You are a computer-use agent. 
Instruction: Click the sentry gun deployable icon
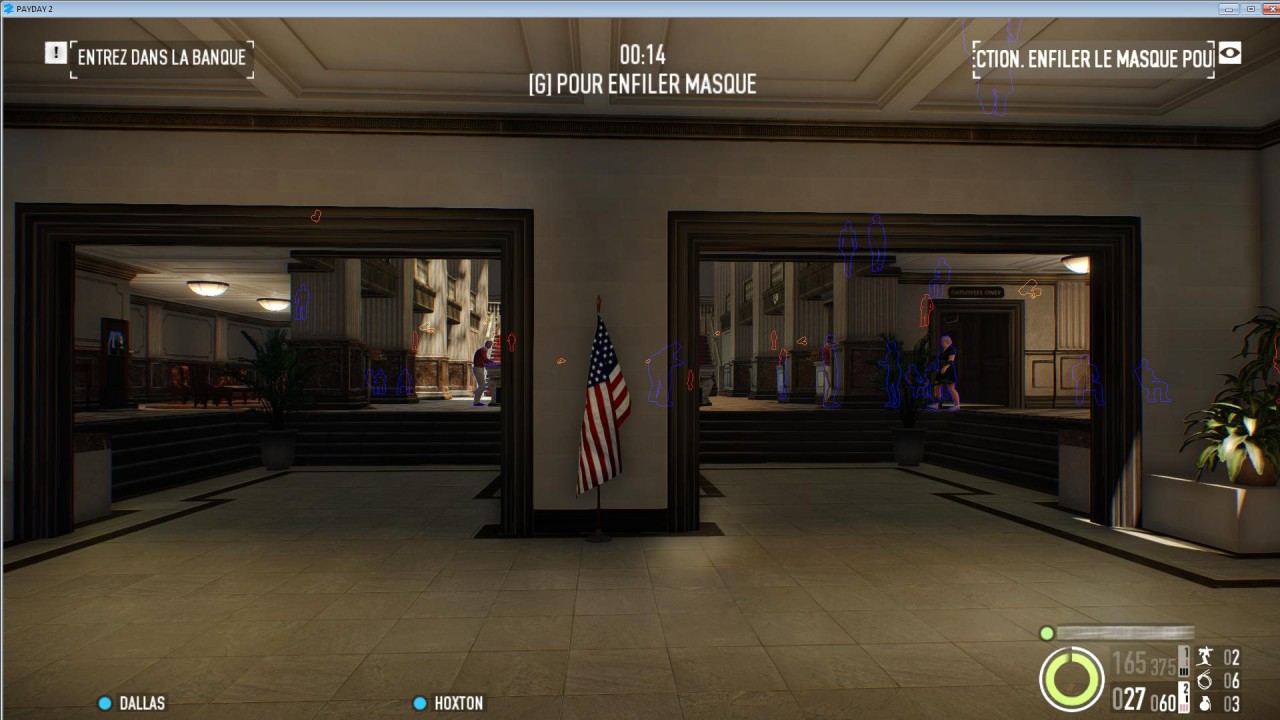(x=1205, y=657)
